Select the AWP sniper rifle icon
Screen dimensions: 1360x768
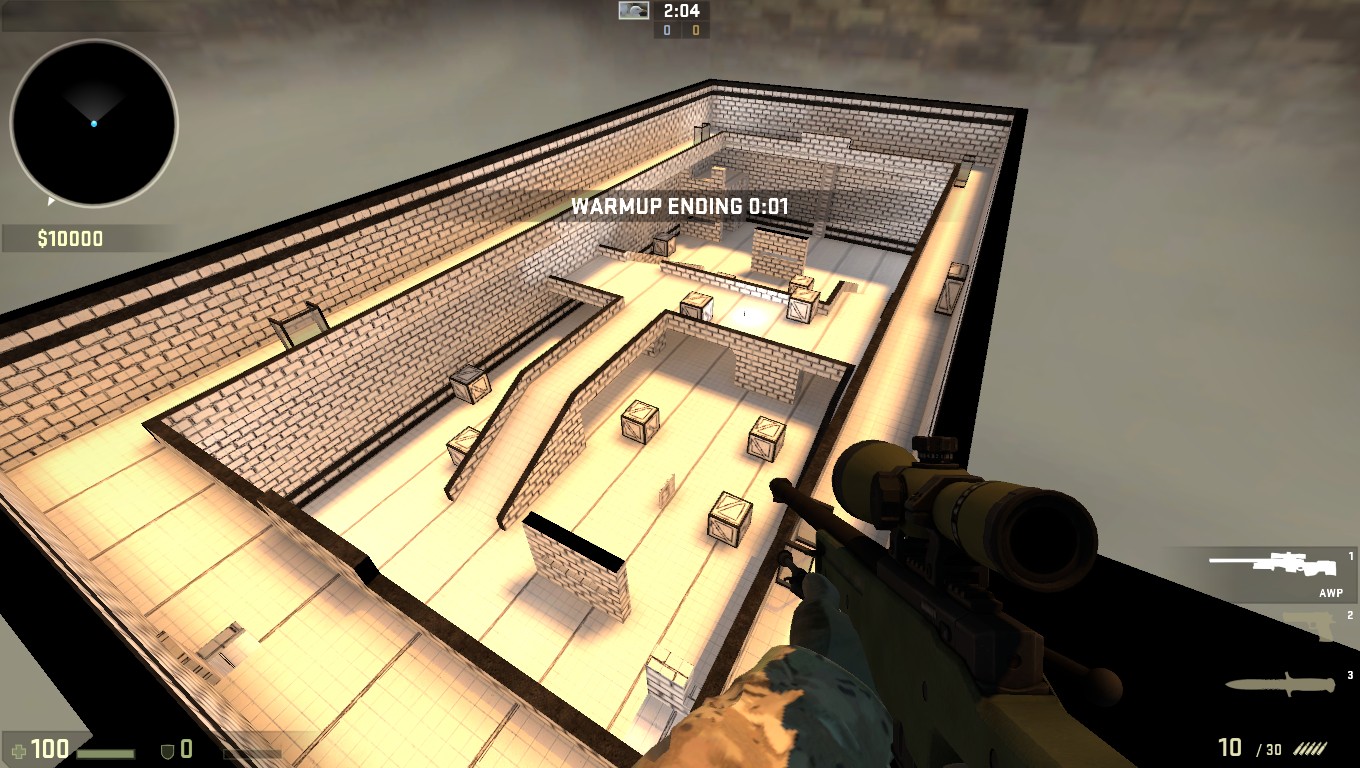(x=1270, y=562)
